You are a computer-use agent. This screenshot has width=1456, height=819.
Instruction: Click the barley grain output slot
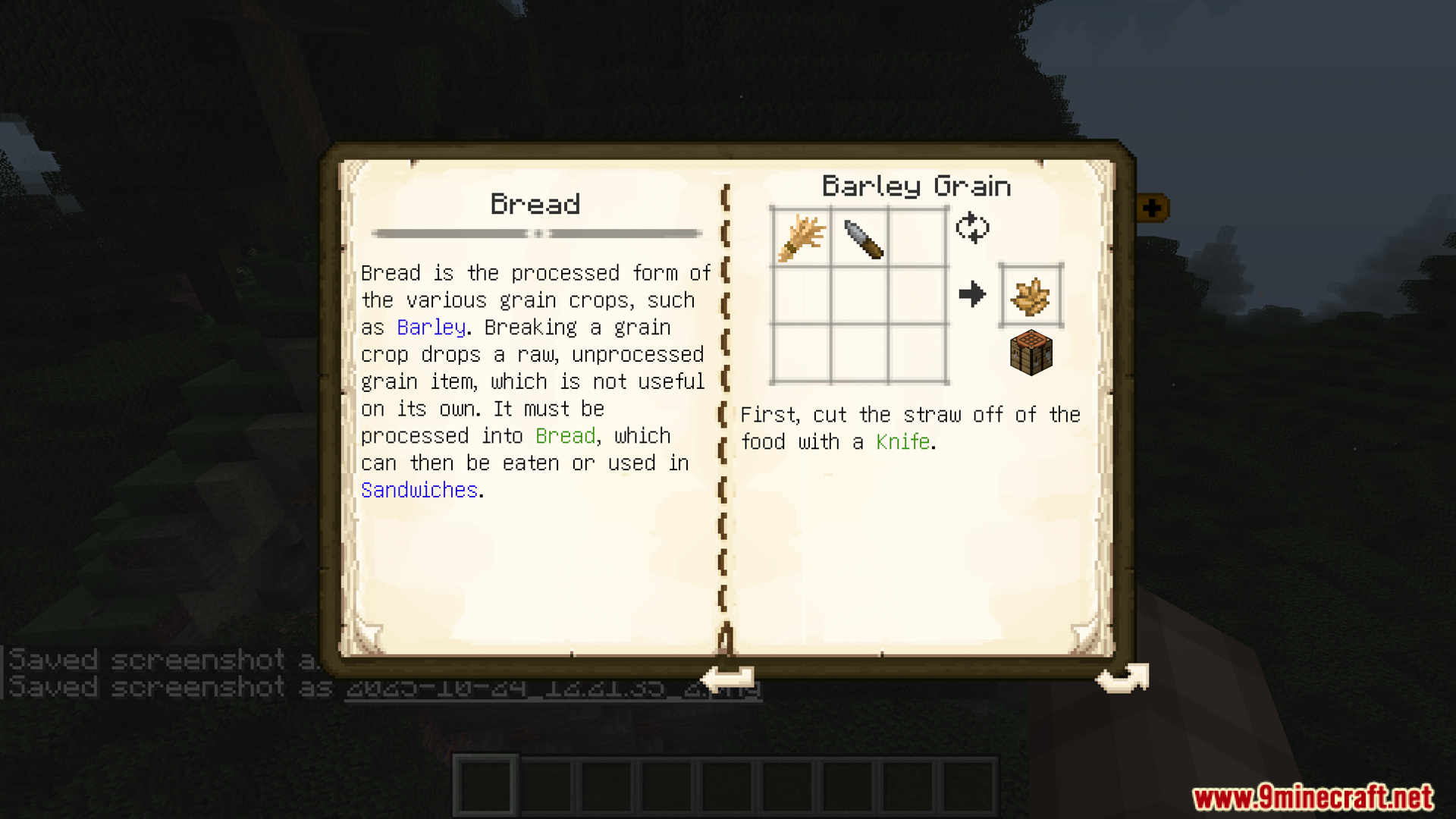pyautogui.click(x=1031, y=296)
